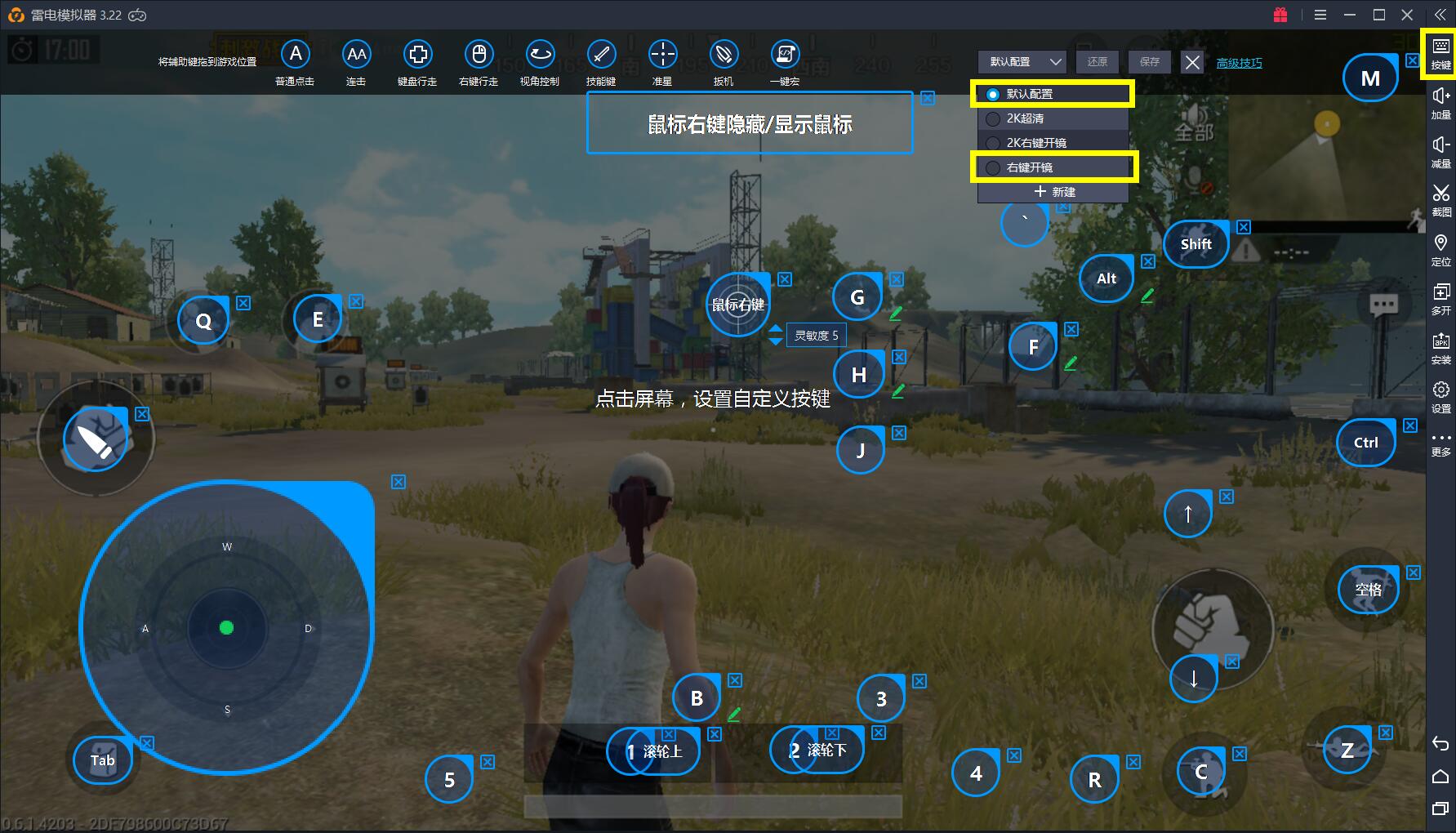Image resolution: width=1456 pixels, height=833 pixels.
Task: Click the 保存 save button
Action: (1149, 62)
